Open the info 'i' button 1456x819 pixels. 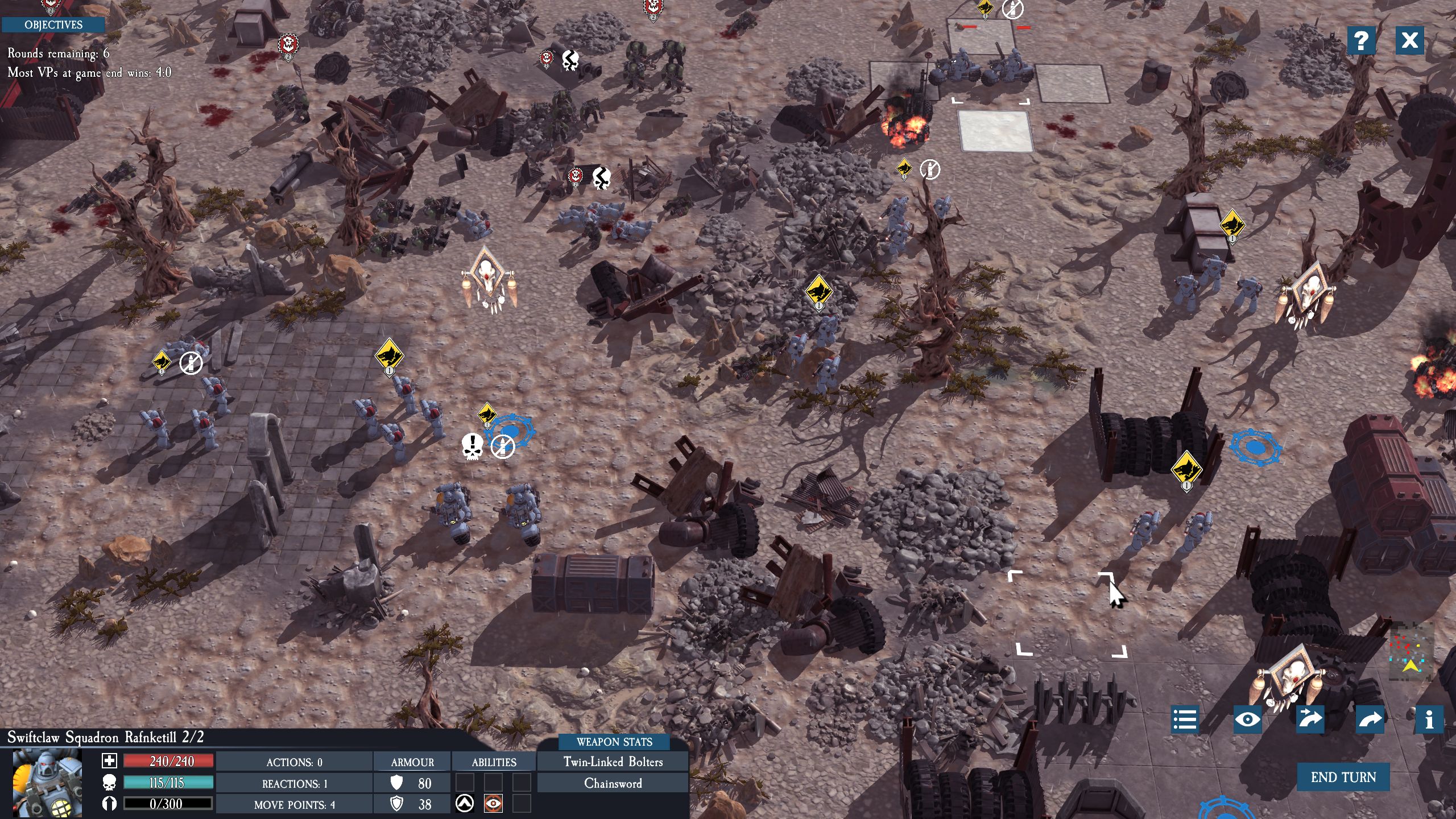coord(1429,719)
